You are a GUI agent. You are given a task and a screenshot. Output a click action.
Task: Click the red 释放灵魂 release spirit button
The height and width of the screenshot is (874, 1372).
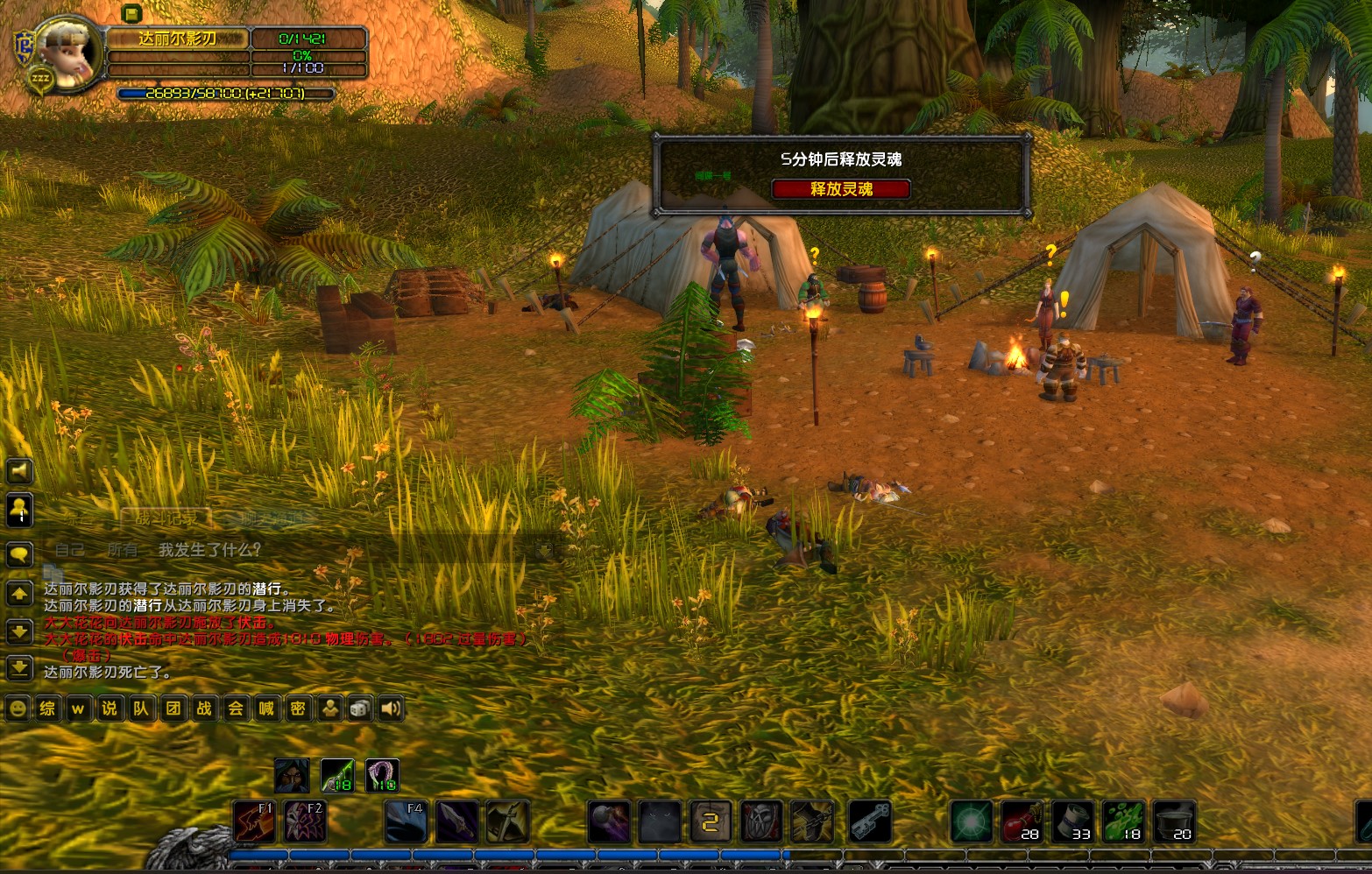point(840,188)
